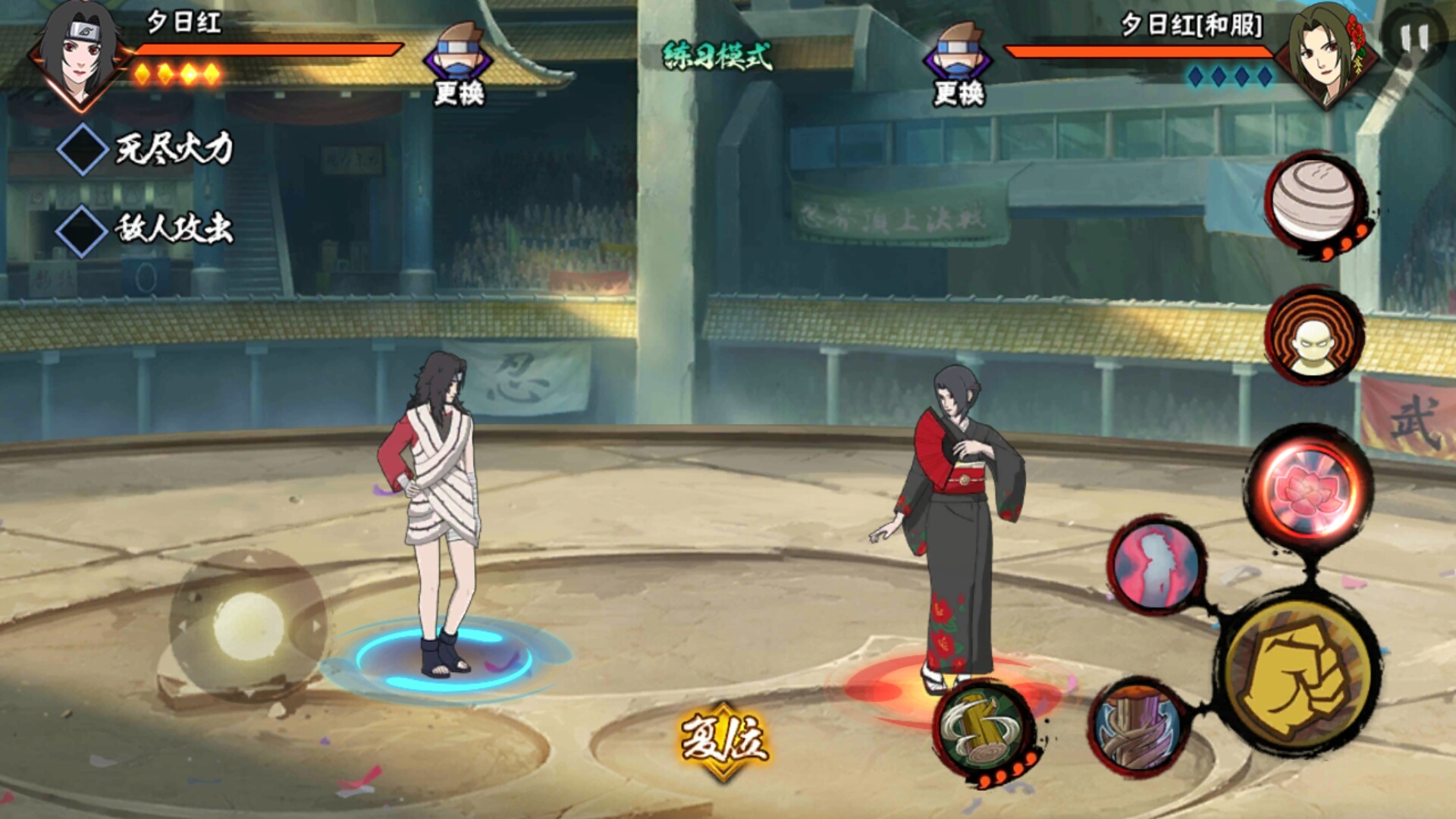Toggle the 敌人攻击 option
This screenshot has width=1456, height=819.
(x=83, y=231)
